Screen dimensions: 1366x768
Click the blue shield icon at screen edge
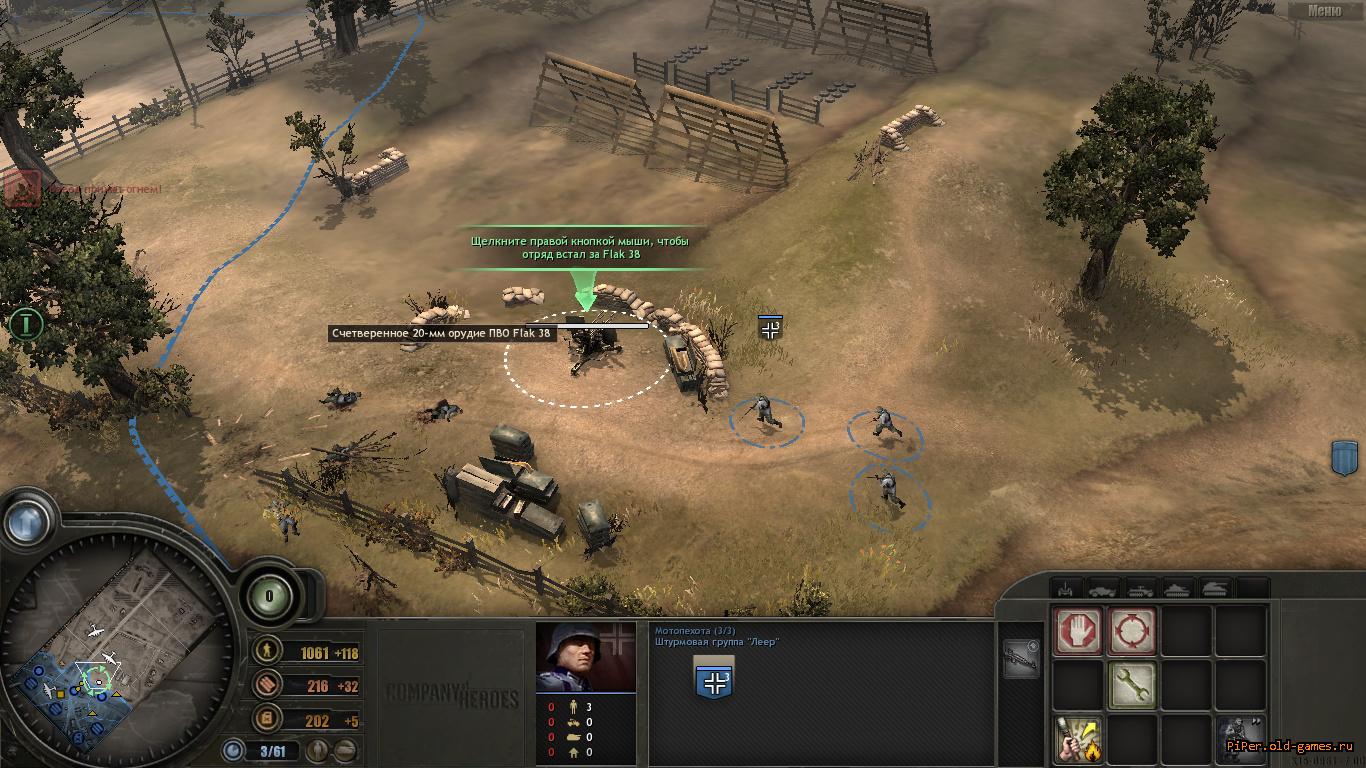(1345, 458)
